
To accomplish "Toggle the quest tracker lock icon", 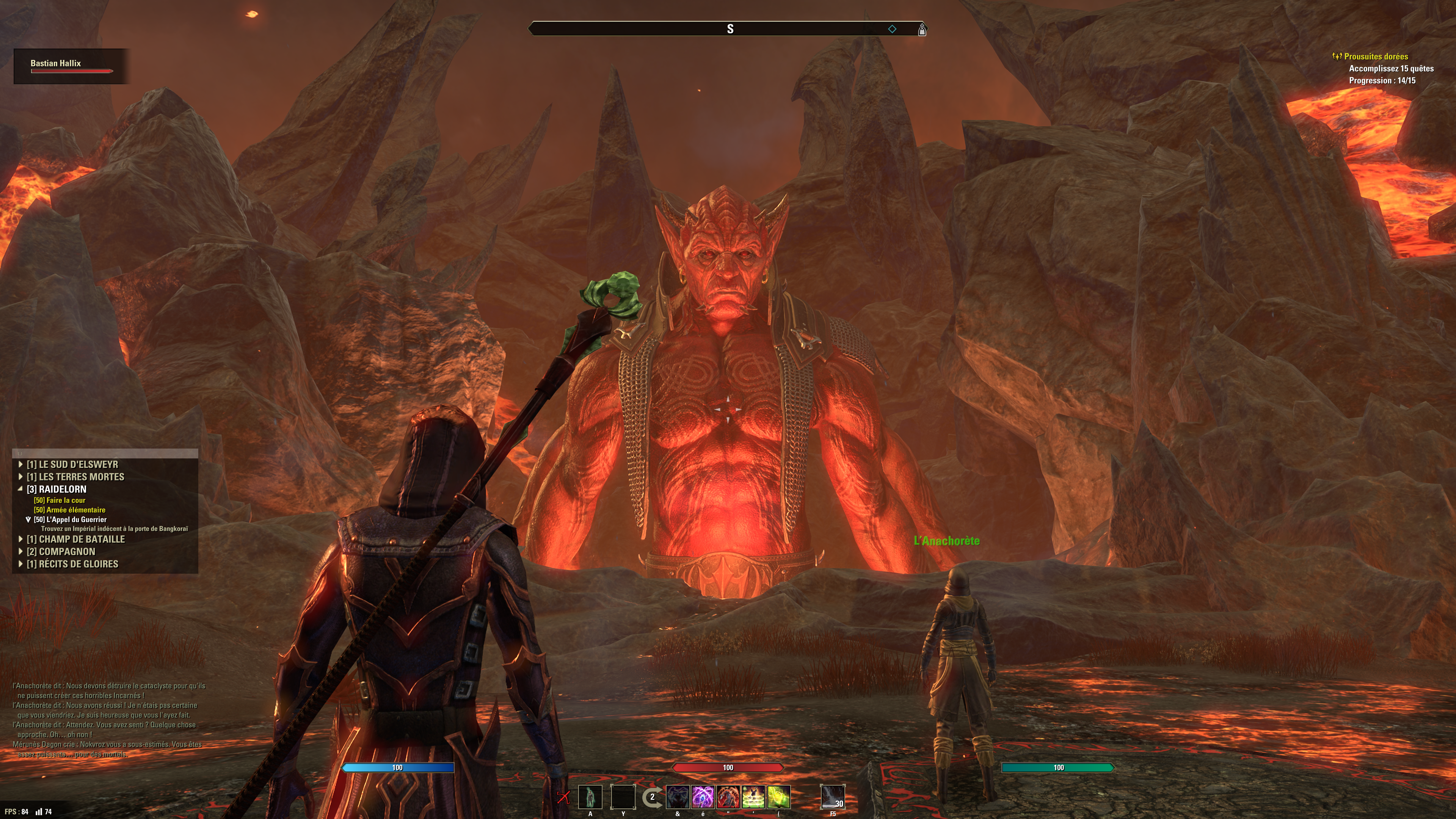I will [x=20, y=453].
